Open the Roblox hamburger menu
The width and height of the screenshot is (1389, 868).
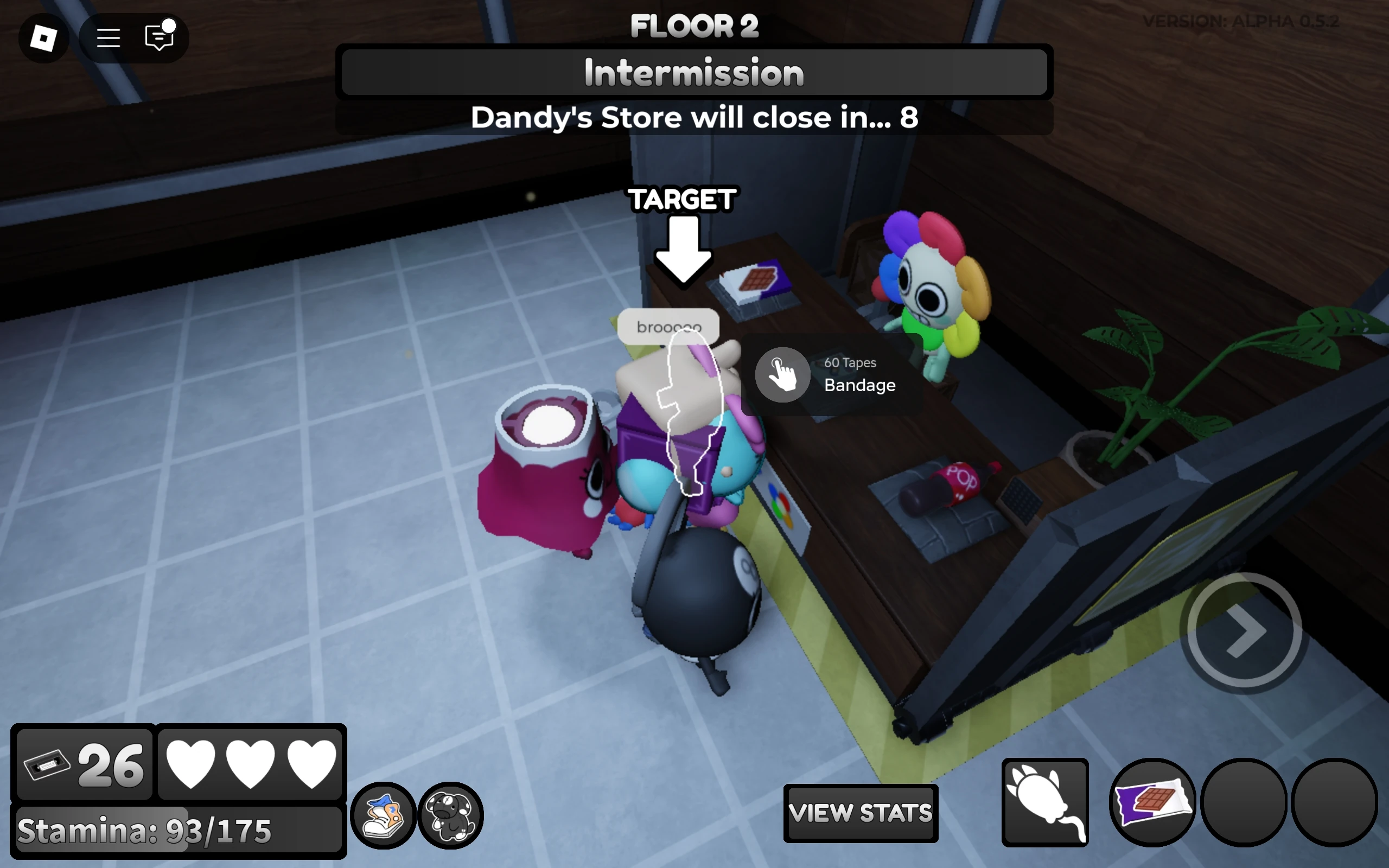point(108,37)
